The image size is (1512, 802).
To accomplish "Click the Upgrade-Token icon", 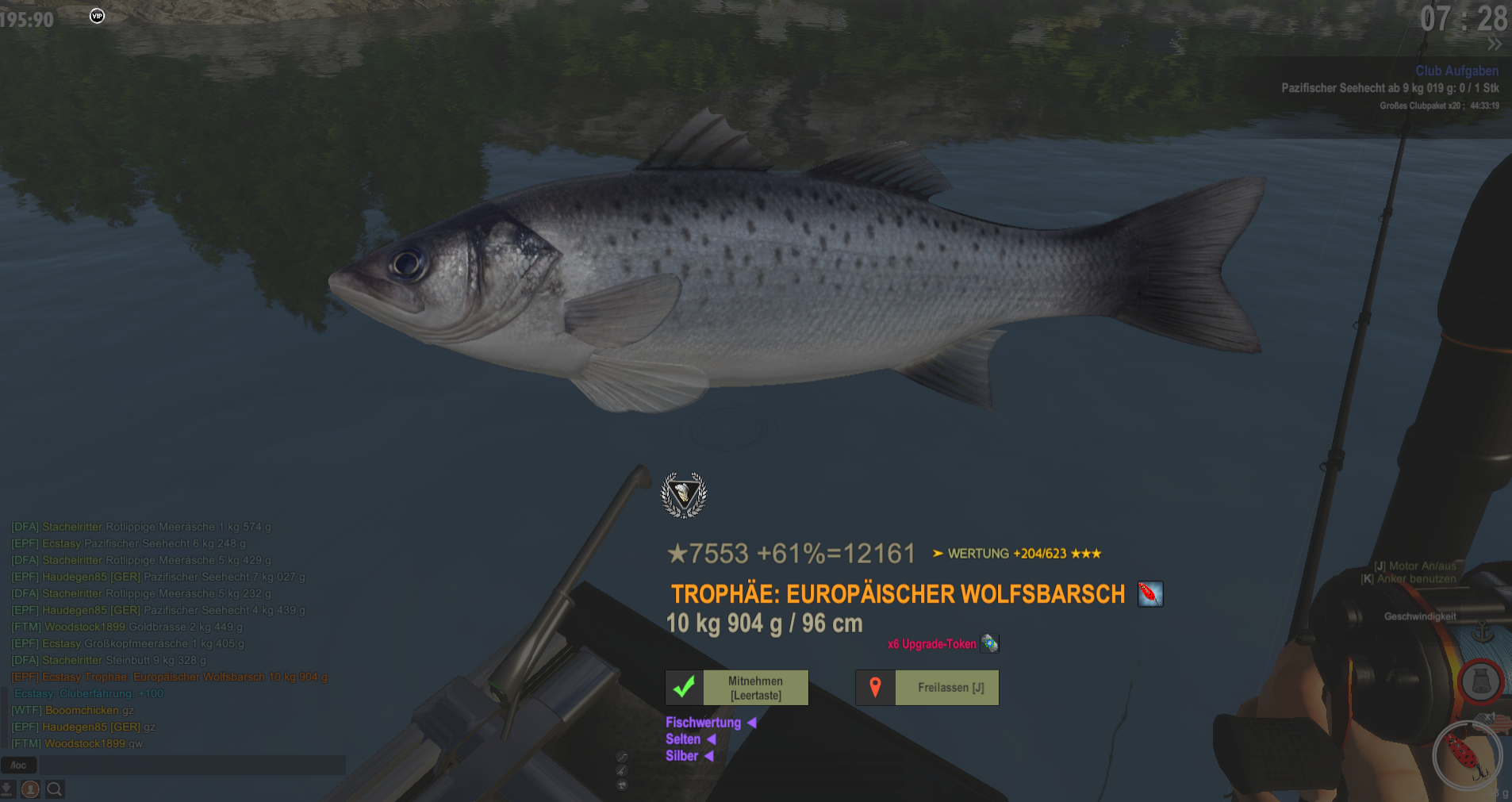I will 990,643.
